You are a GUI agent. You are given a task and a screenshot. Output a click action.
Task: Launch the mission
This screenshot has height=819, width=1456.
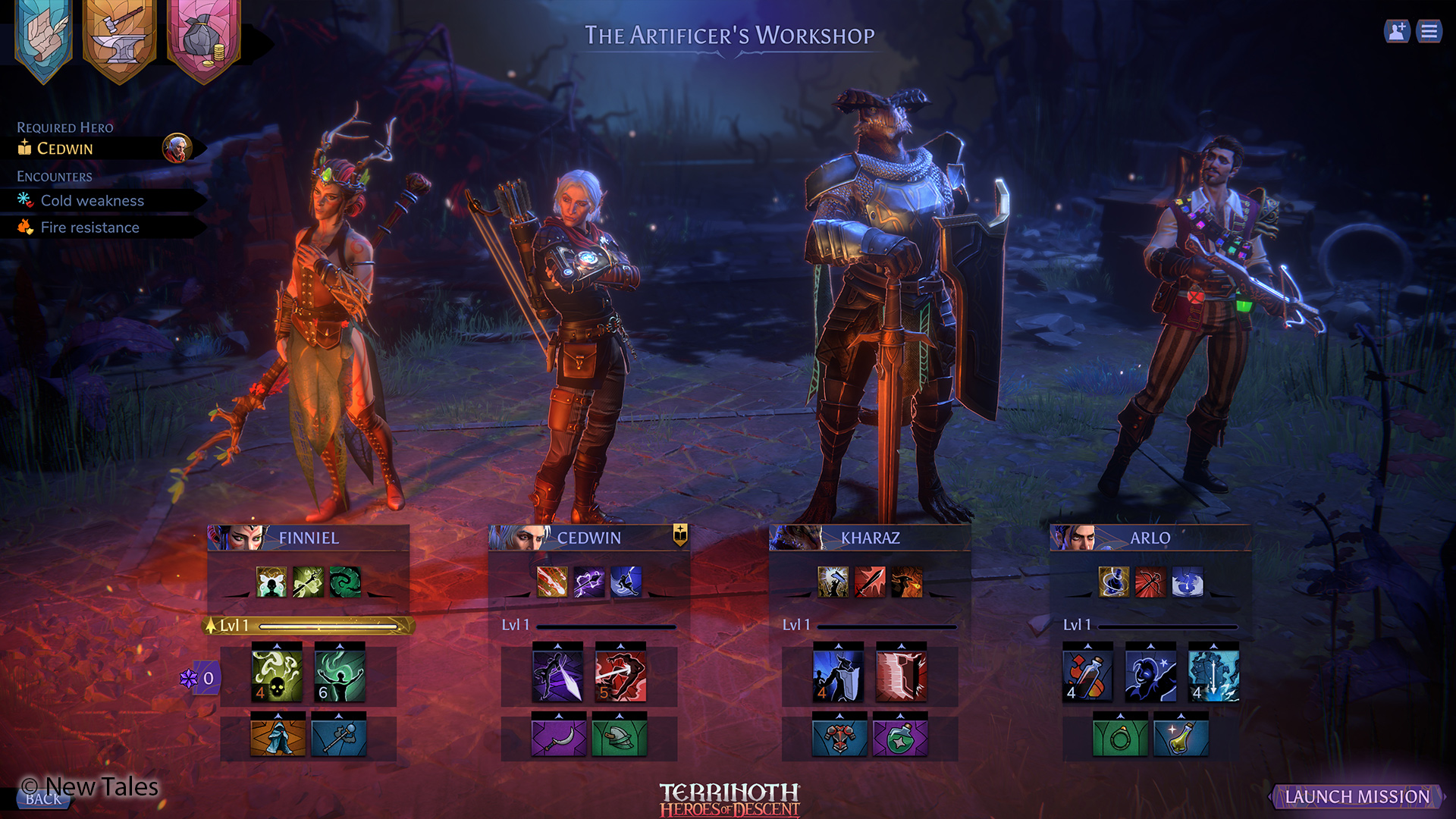pos(1357,796)
